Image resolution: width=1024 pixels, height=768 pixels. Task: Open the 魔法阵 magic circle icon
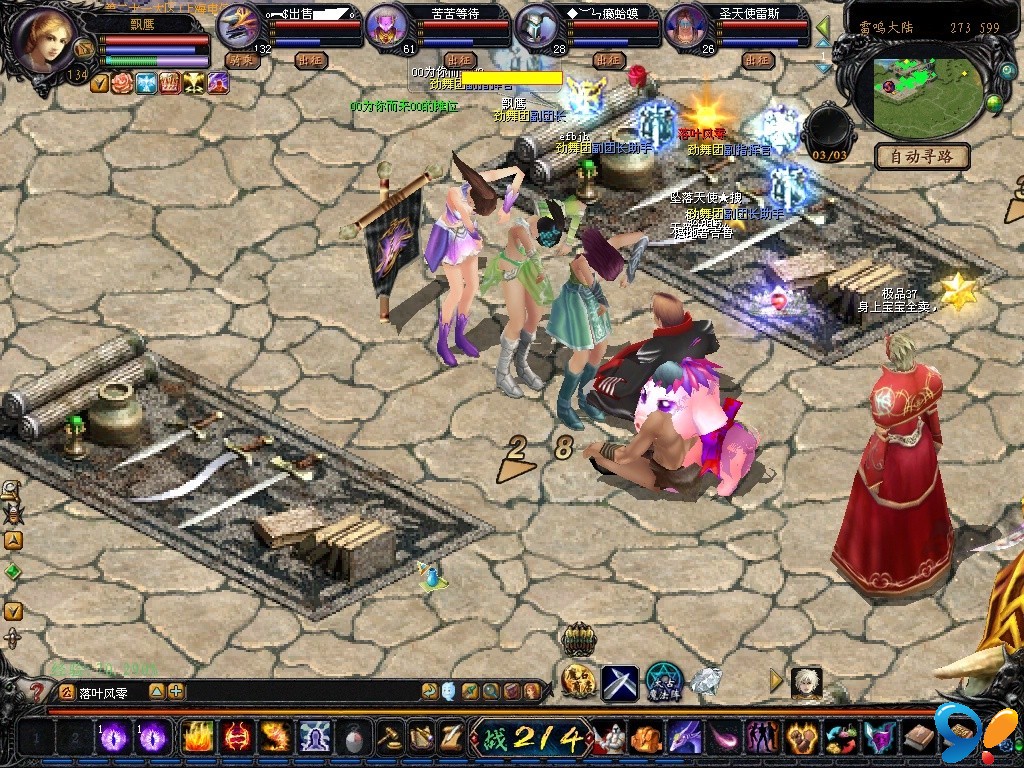point(663,681)
